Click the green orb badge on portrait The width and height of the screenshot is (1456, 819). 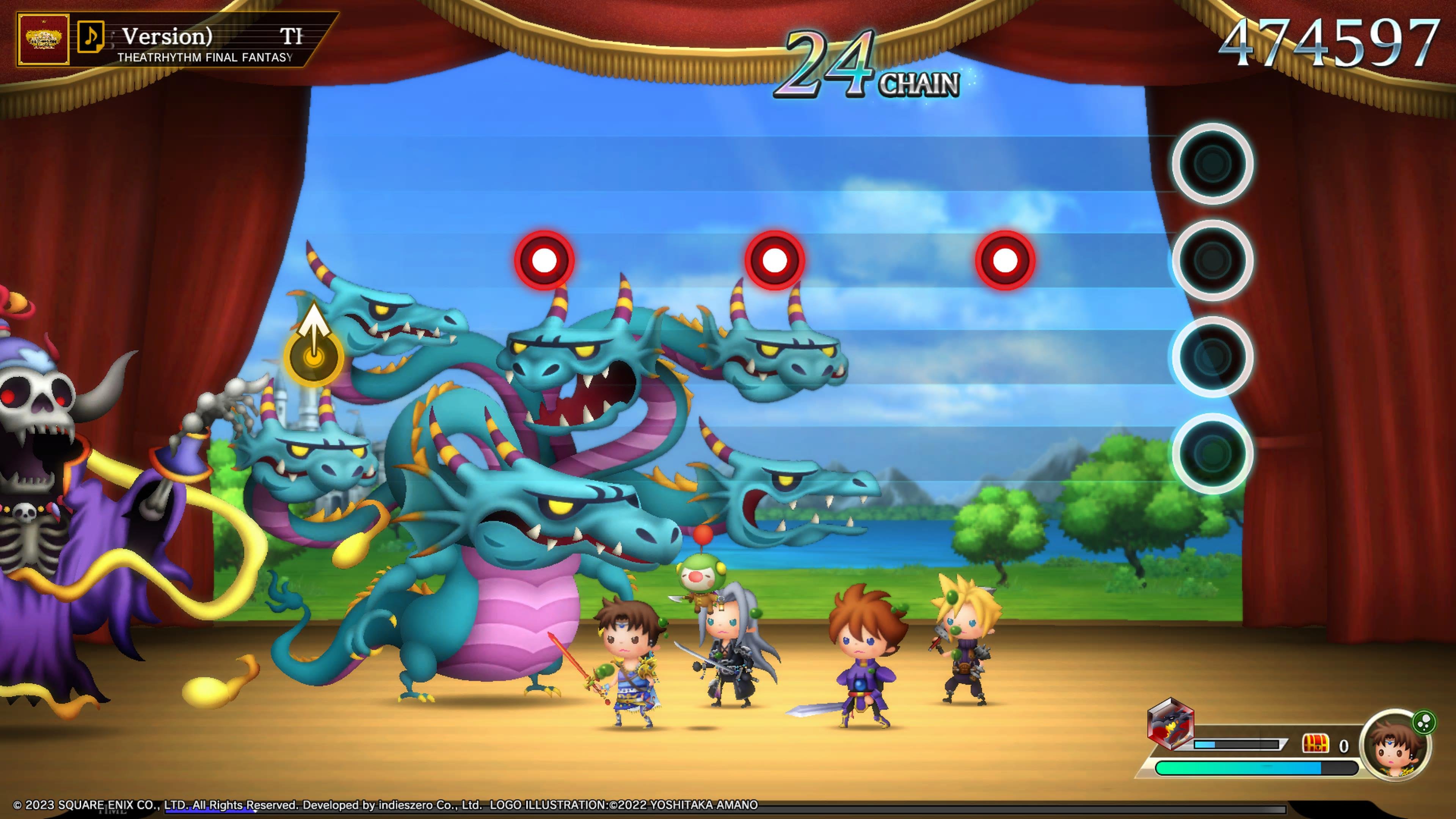coord(1424,722)
